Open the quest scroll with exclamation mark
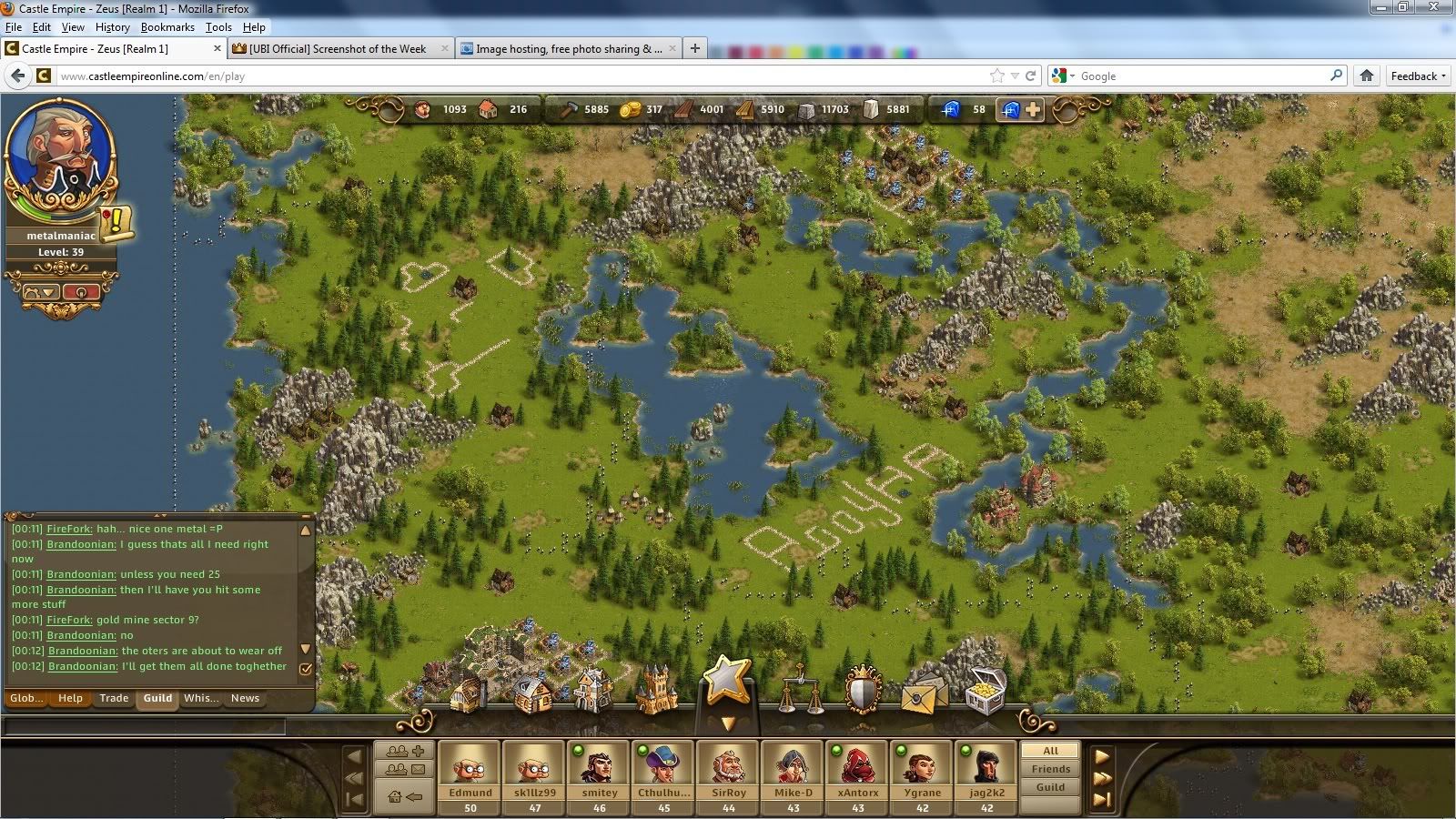The width and height of the screenshot is (1456, 819). (x=117, y=223)
